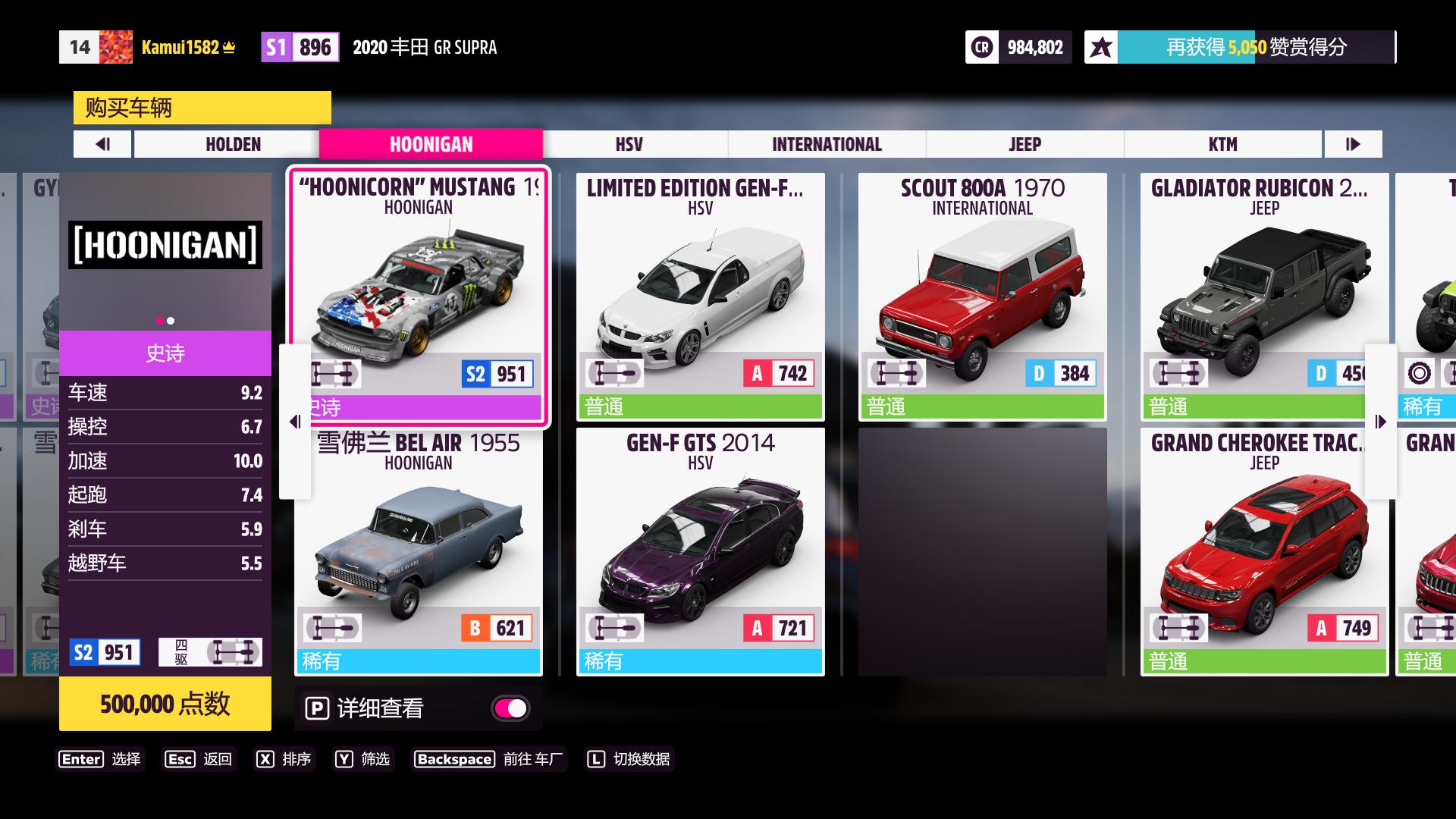
Task: Click the previous manufacturers arrow button
Action: click(x=102, y=144)
